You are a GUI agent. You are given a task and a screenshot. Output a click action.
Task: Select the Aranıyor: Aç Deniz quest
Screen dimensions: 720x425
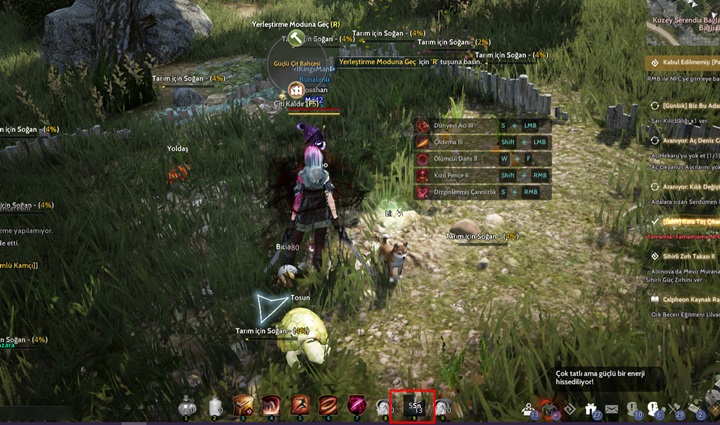pyautogui.click(x=686, y=141)
